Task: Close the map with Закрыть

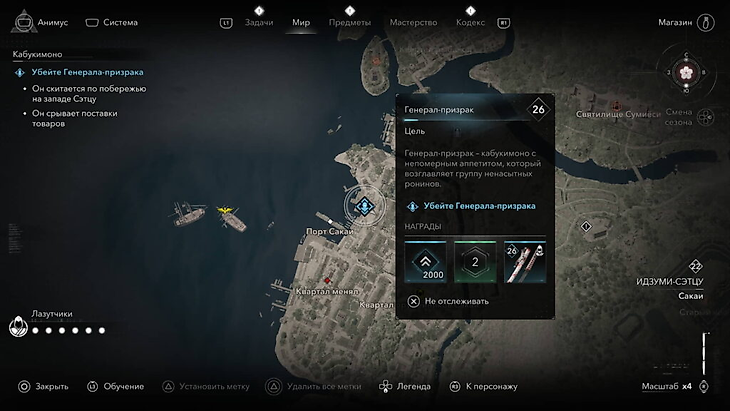Action: [43, 386]
